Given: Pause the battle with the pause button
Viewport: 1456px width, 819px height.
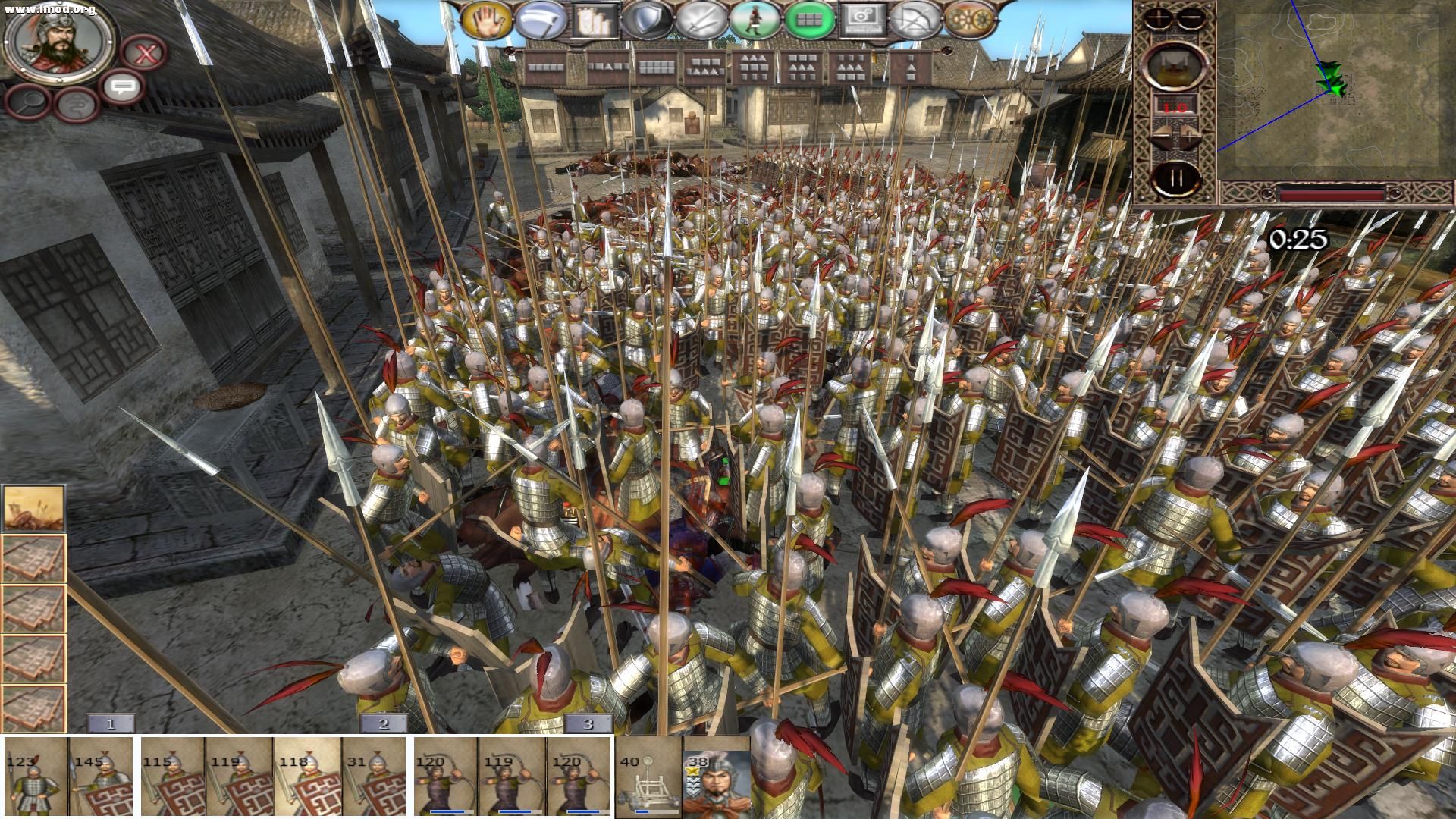Looking at the screenshot, I should tap(1176, 179).
